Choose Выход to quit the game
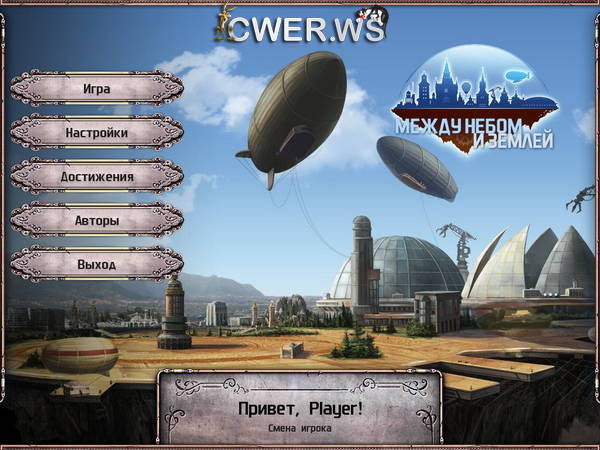Image resolution: width=600 pixels, height=450 pixels. click(97, 264)
